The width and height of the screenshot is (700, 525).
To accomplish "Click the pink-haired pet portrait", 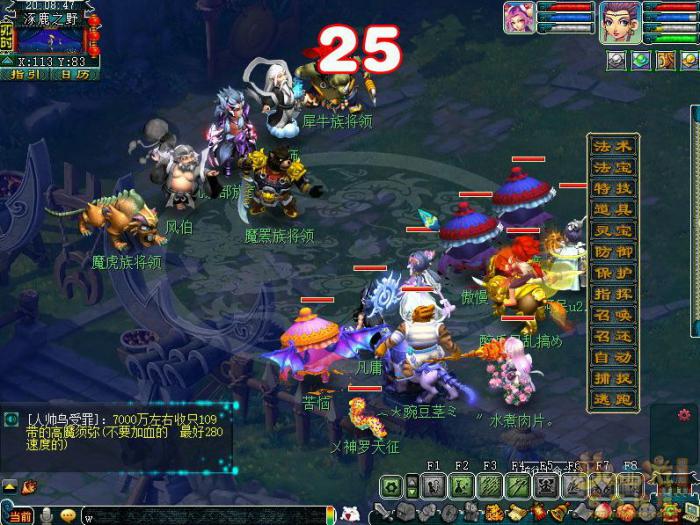I will click(x=518, y=20).
